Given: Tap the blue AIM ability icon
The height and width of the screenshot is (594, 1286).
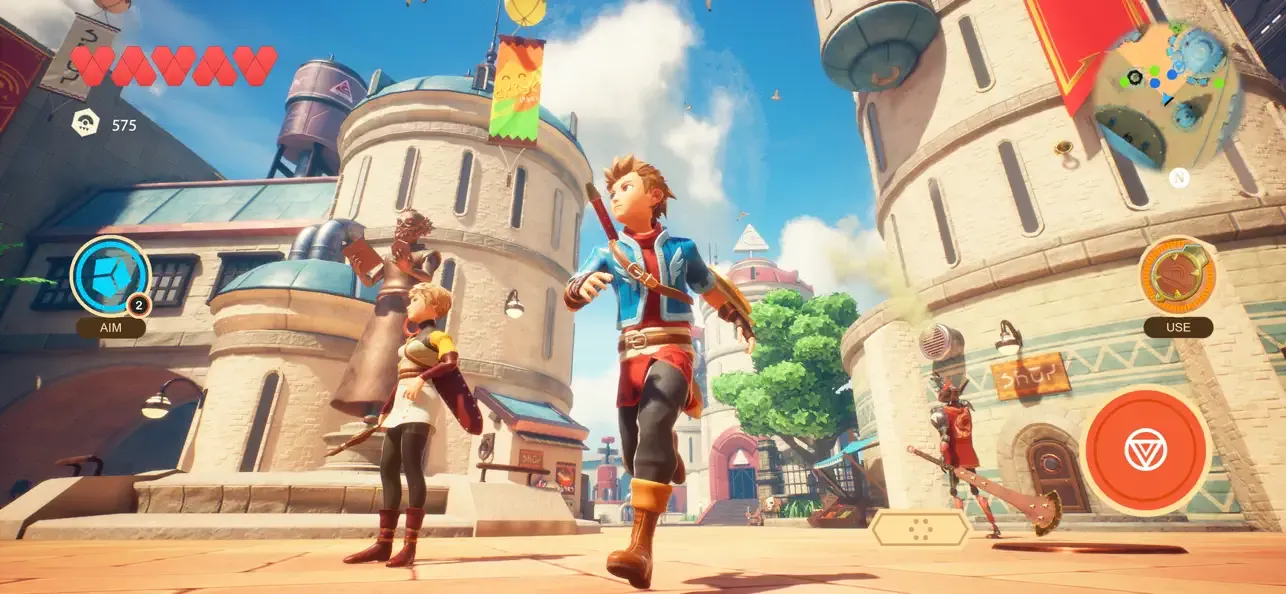Looking at the screenshot, I should point(110,276).
